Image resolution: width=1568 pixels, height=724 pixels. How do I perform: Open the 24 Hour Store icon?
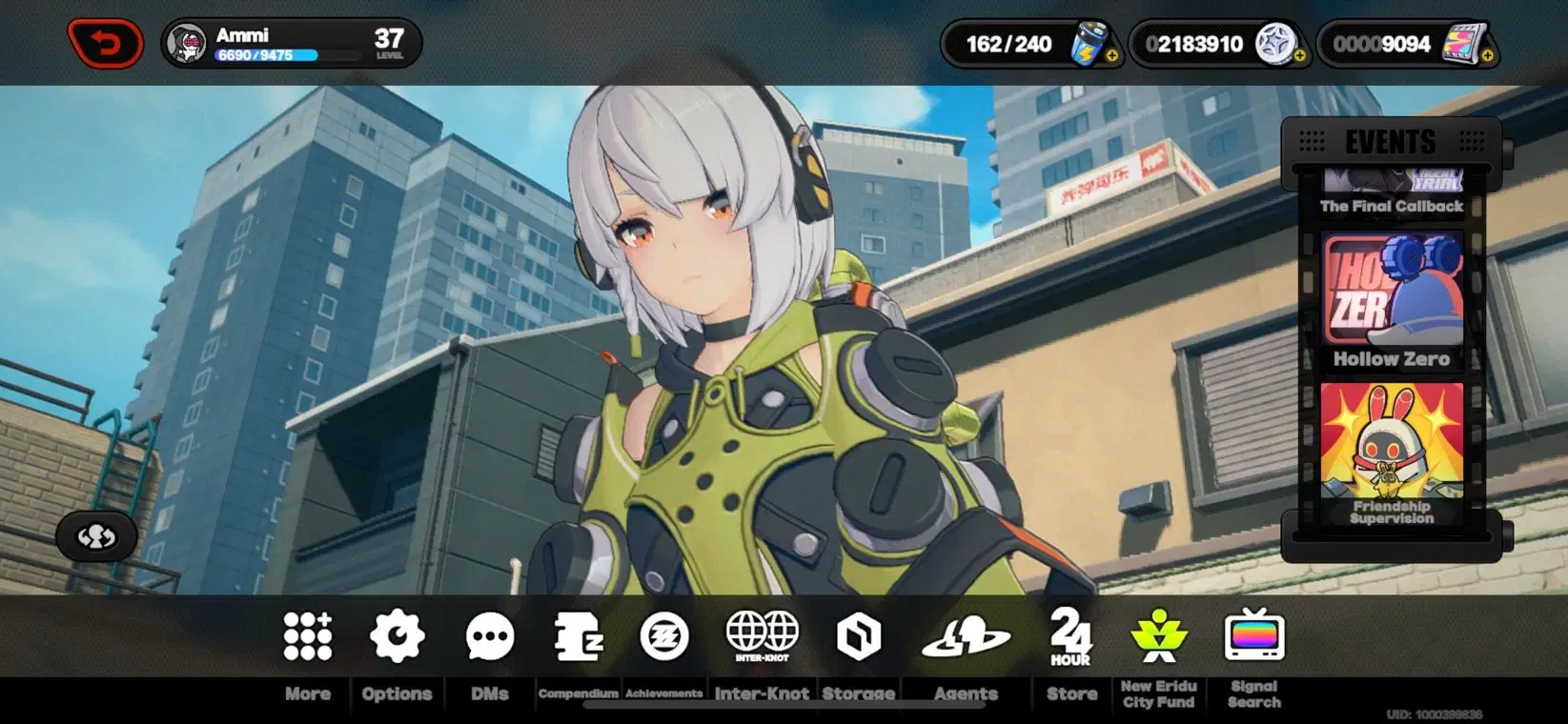tap(1069, 638)
